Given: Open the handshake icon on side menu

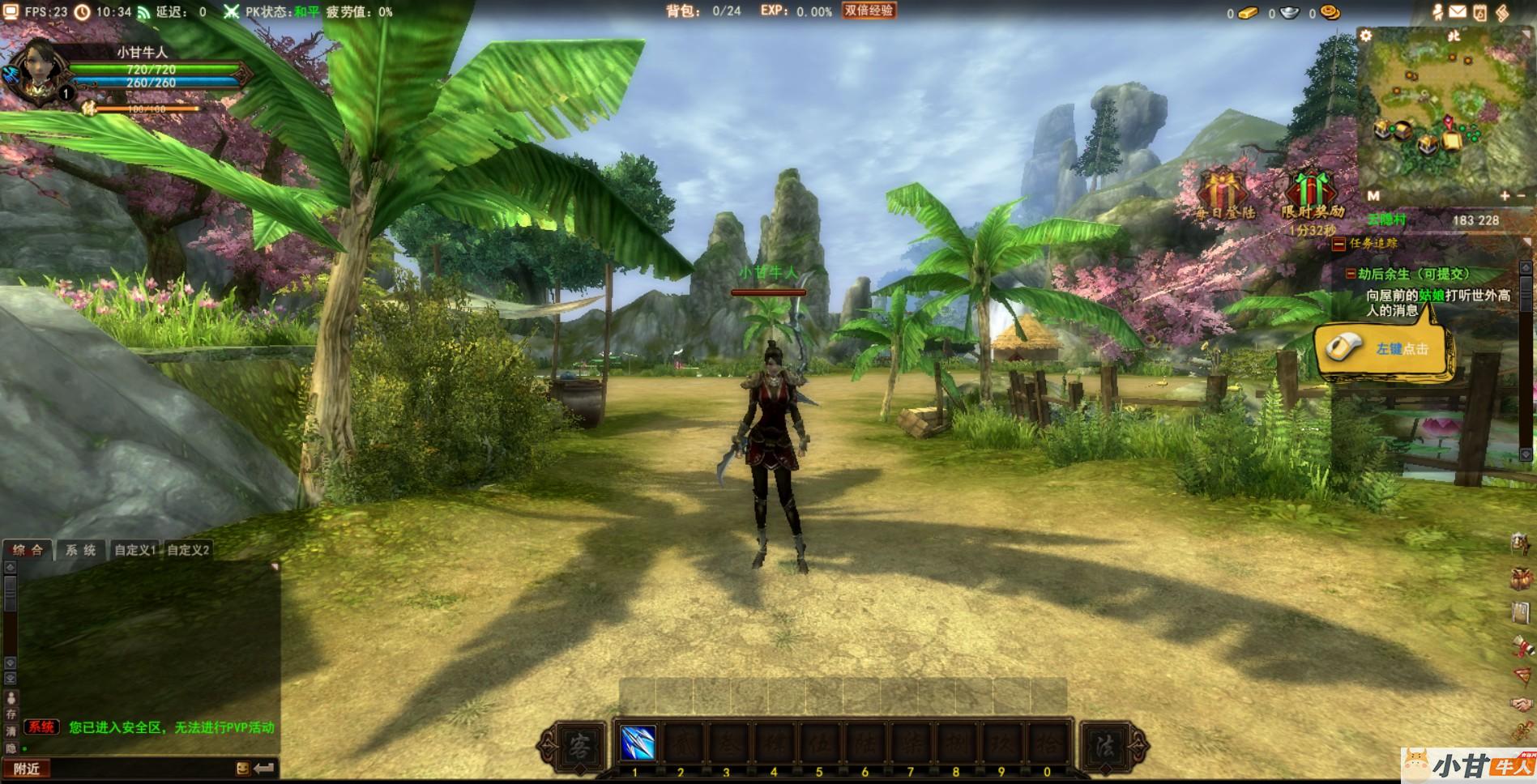Looking at the screenshot, I should coord(1521,704).
